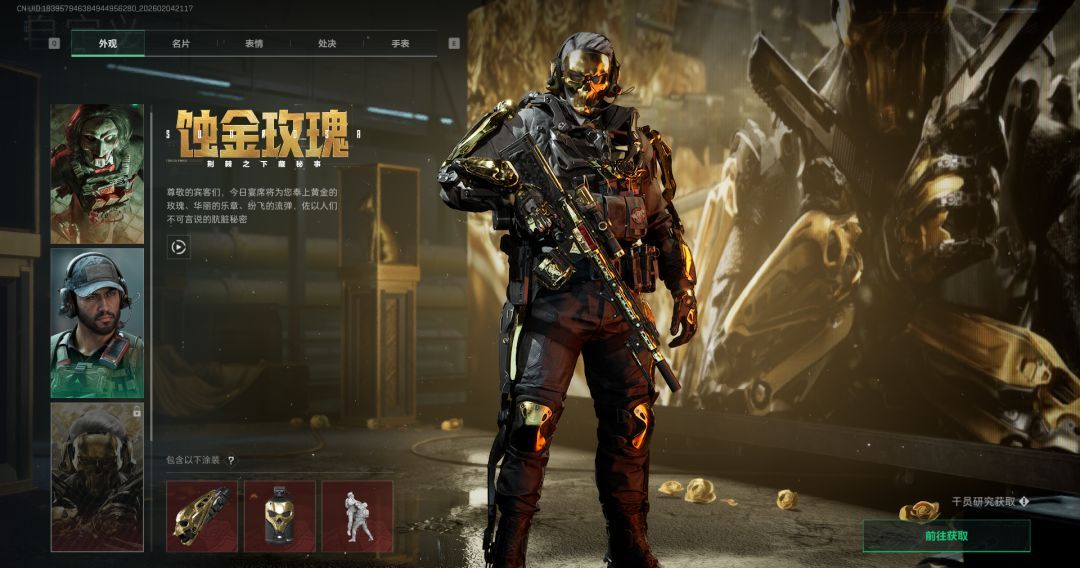View the golden skull gauntlet item
This screenshot has height=568, width=1080.
pos(202,516)
